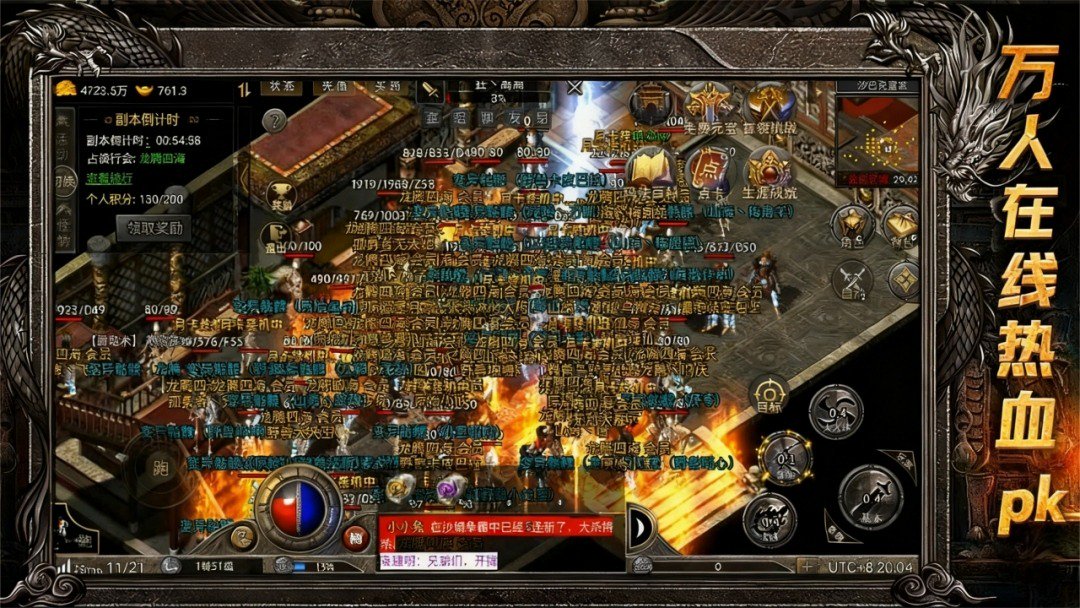Toggle the crossed swords attack mode button

852,279
